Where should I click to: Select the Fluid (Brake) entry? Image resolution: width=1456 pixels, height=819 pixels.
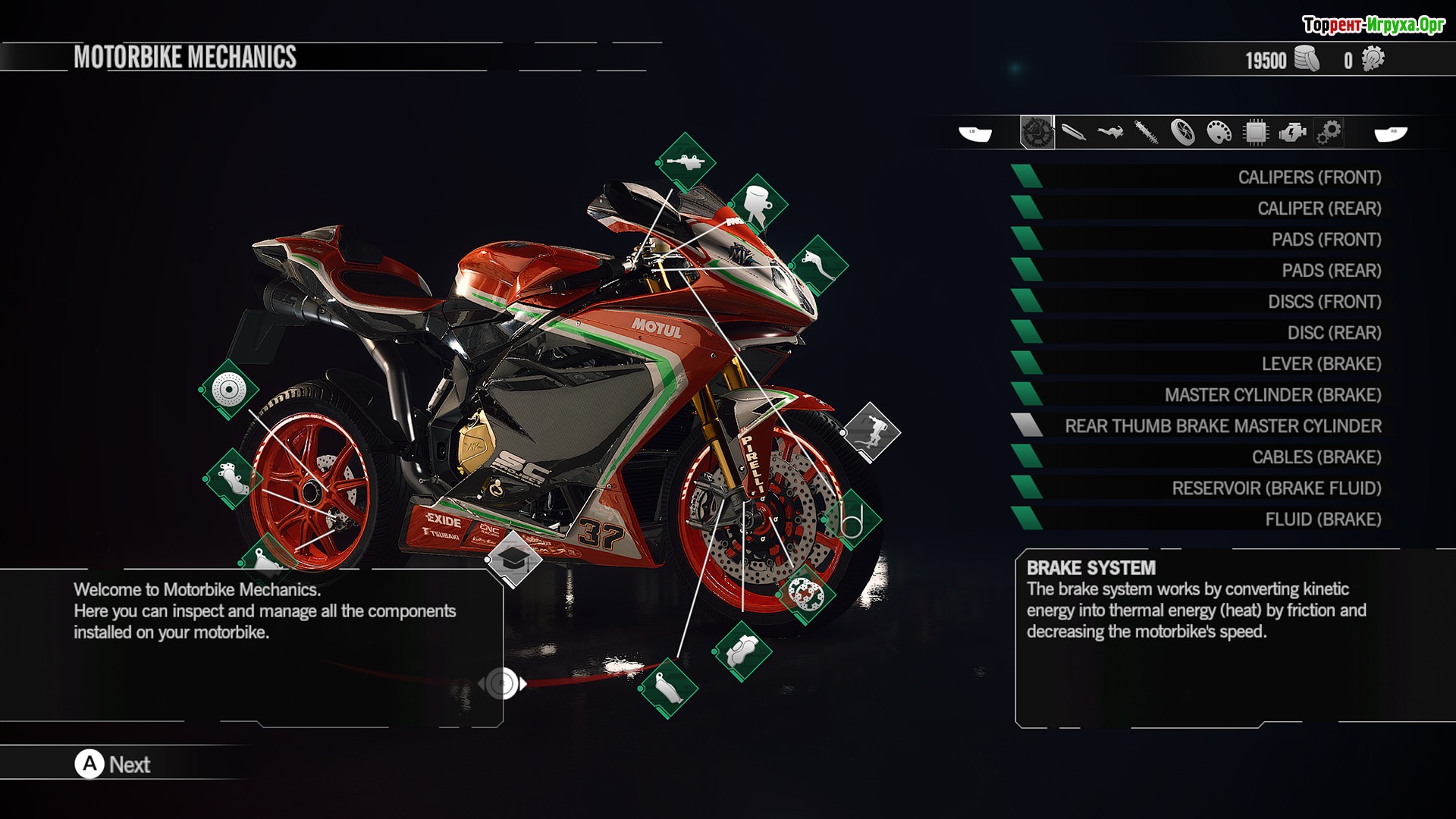coord(1323,519)
